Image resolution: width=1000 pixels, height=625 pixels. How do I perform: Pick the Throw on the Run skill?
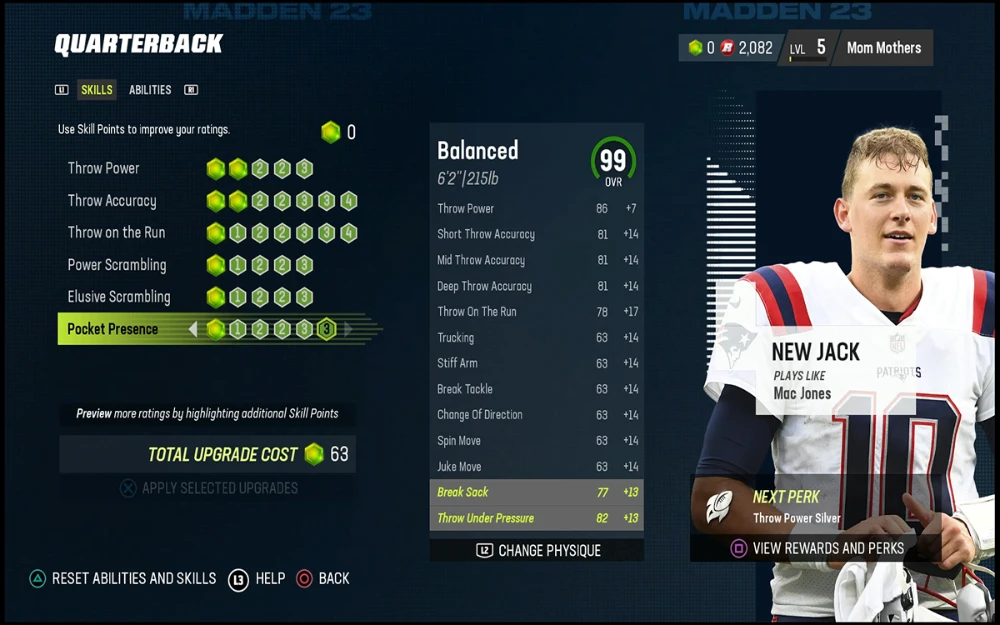(x=116, y=232)
